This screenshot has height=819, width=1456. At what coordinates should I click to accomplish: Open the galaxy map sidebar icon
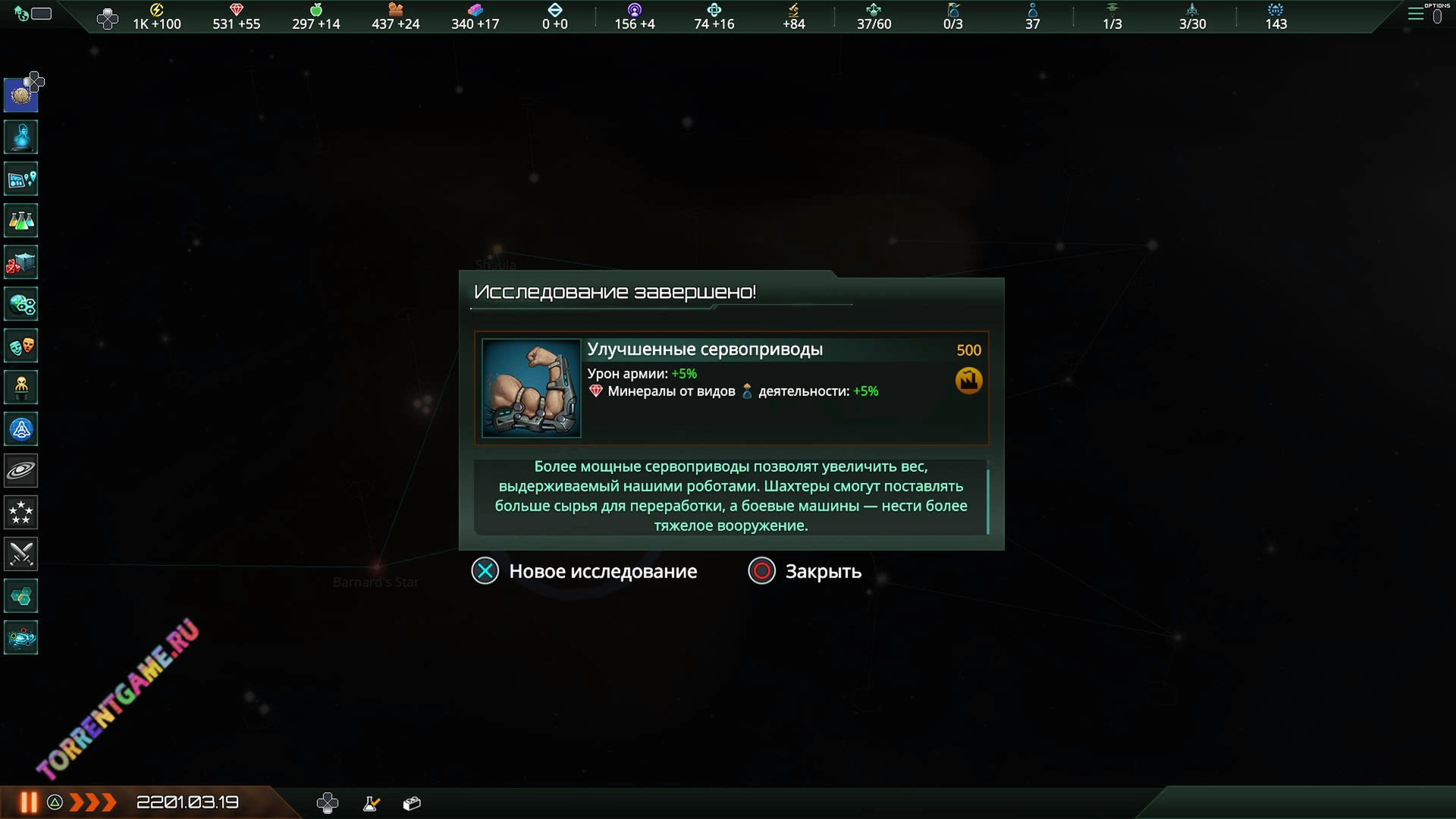pyautogui.click(x=21, y=638)
